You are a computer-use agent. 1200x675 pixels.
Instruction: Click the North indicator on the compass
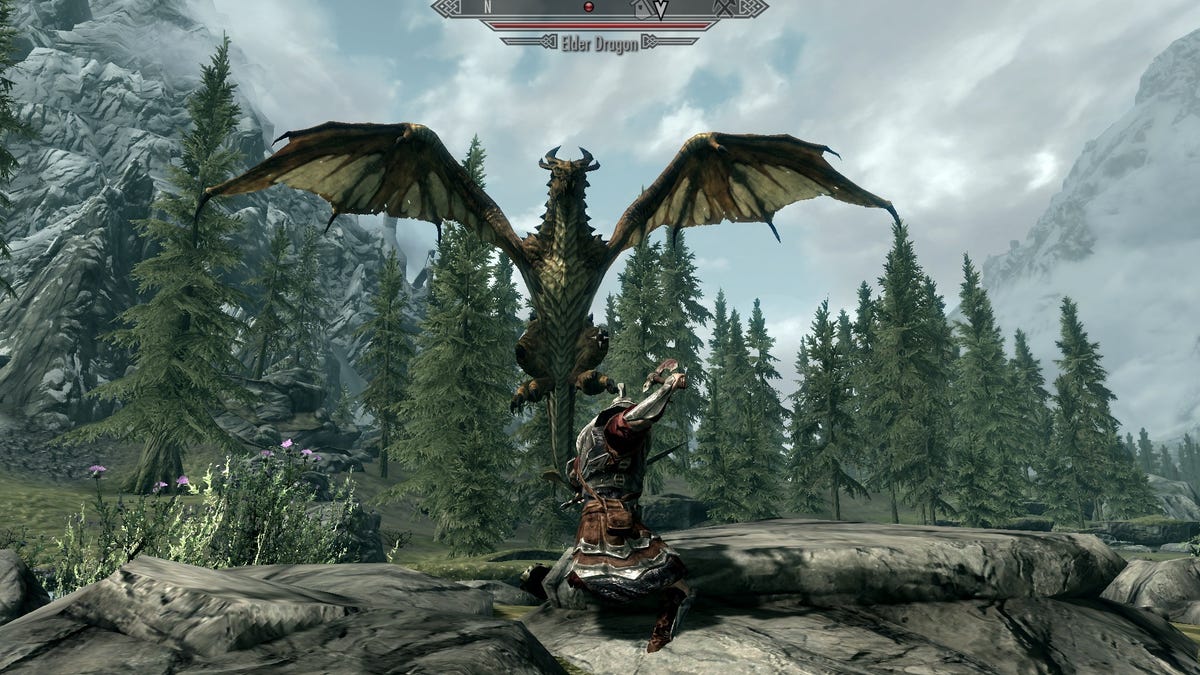pyautogui.click(x=488, y=7)
